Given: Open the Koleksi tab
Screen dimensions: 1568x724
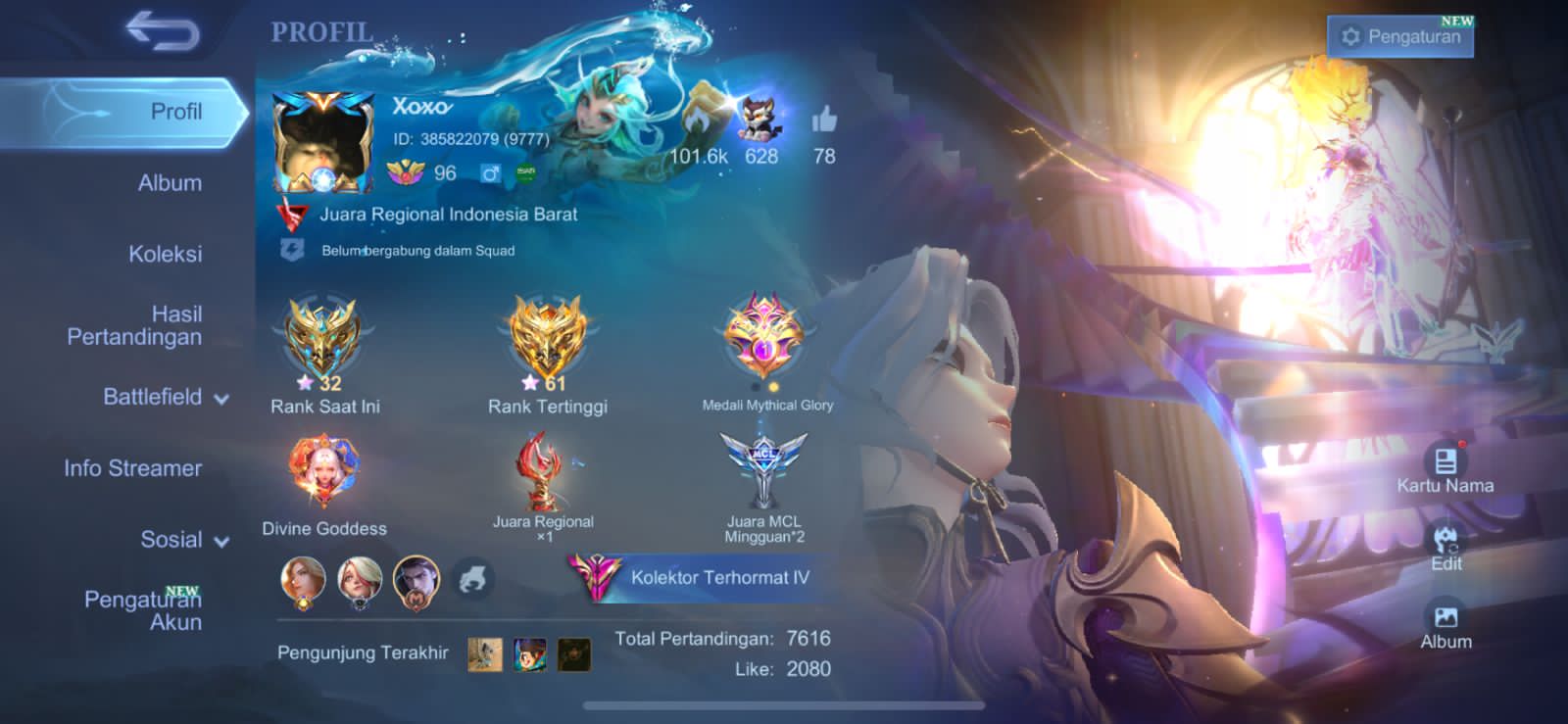Looking at the screenshot, I should click(x=165, y=255).
